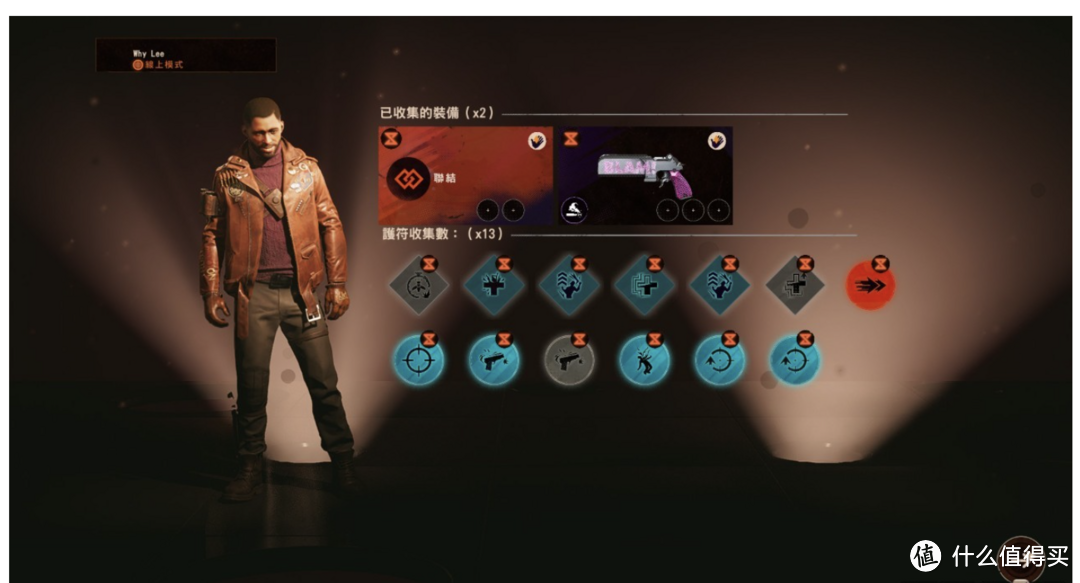Select the red triple-arrow circle icon
This screenshot has height=583, width=1080.
coord(869,285)
